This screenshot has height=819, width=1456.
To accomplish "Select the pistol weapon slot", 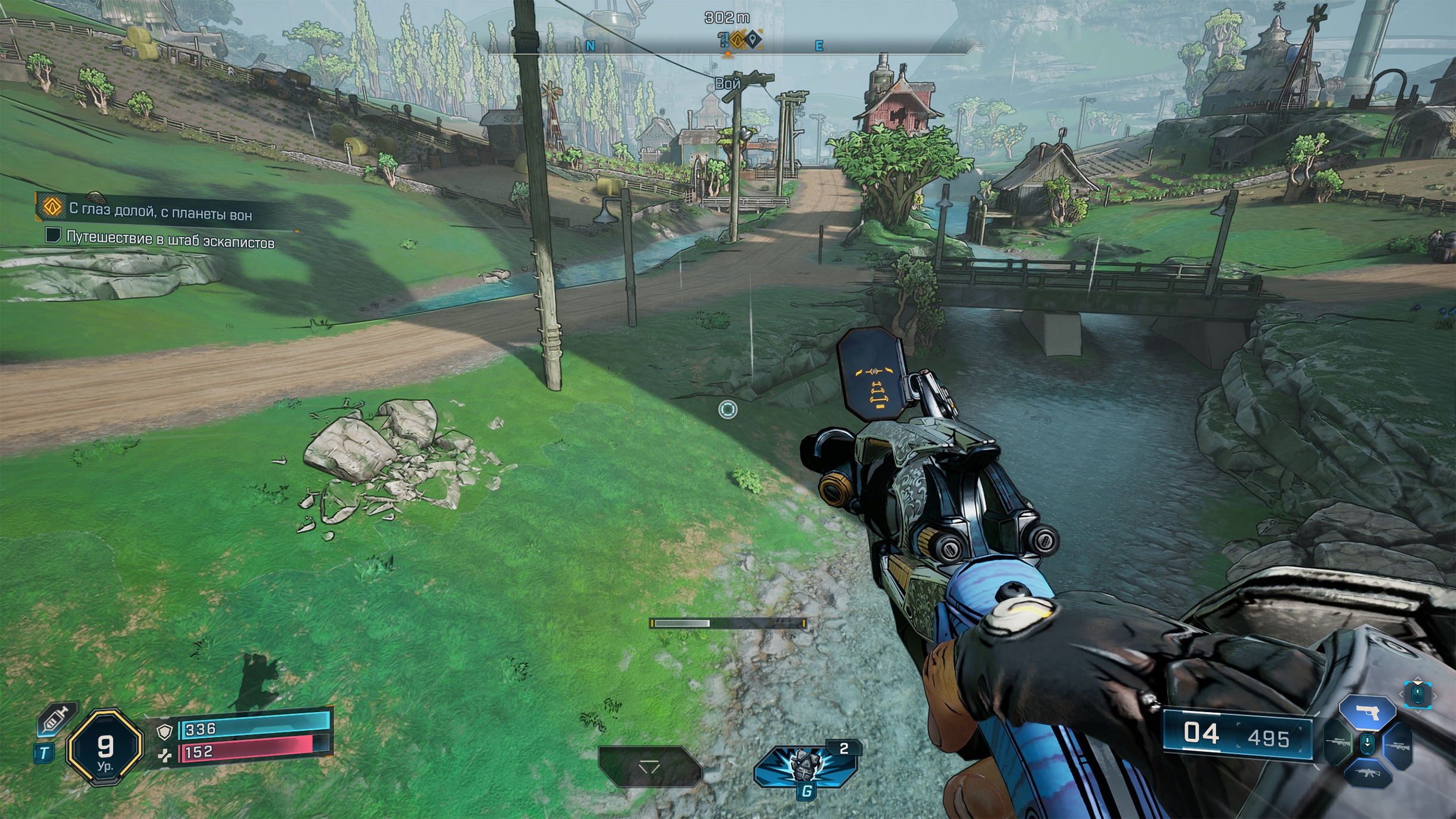I will (x=1366, y=712).
